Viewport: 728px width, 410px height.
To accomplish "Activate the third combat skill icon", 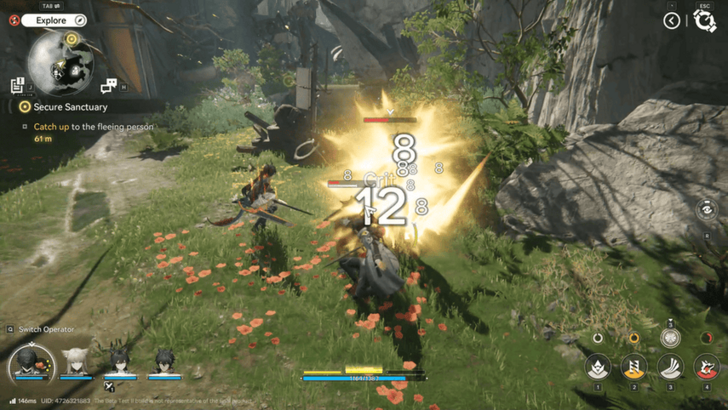I will tap(668, 368).
